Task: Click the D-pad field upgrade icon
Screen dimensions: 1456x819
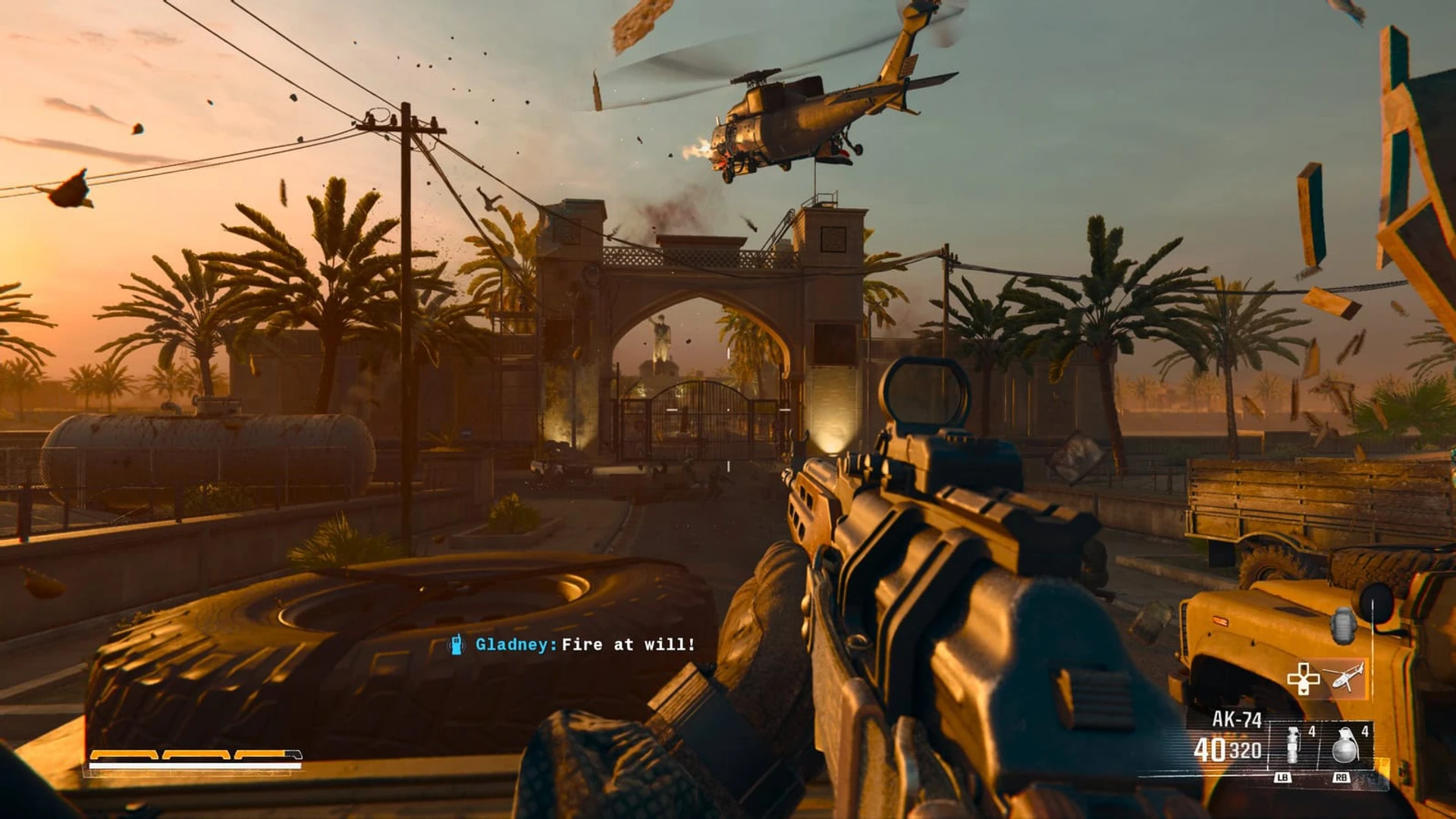Action: click(1303, 679)
